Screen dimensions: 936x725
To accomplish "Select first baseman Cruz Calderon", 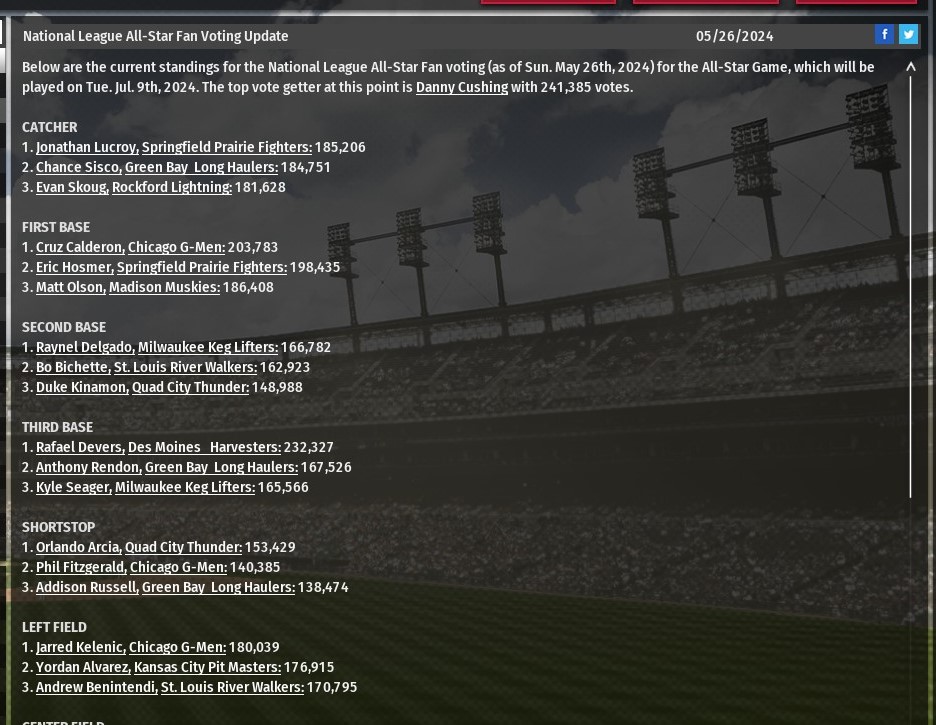I will (79, 247).
